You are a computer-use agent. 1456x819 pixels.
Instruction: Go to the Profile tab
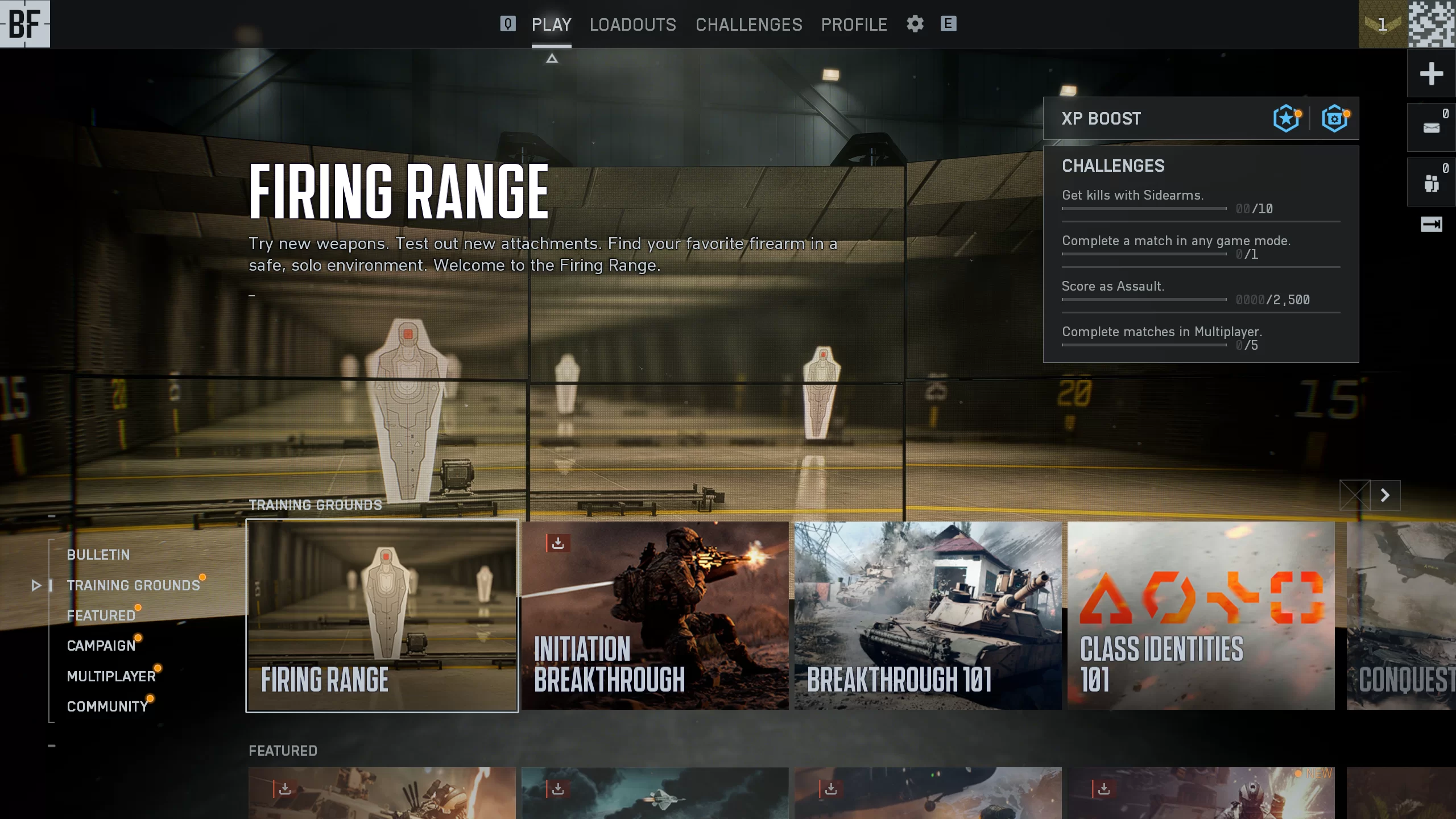(854, 24)
